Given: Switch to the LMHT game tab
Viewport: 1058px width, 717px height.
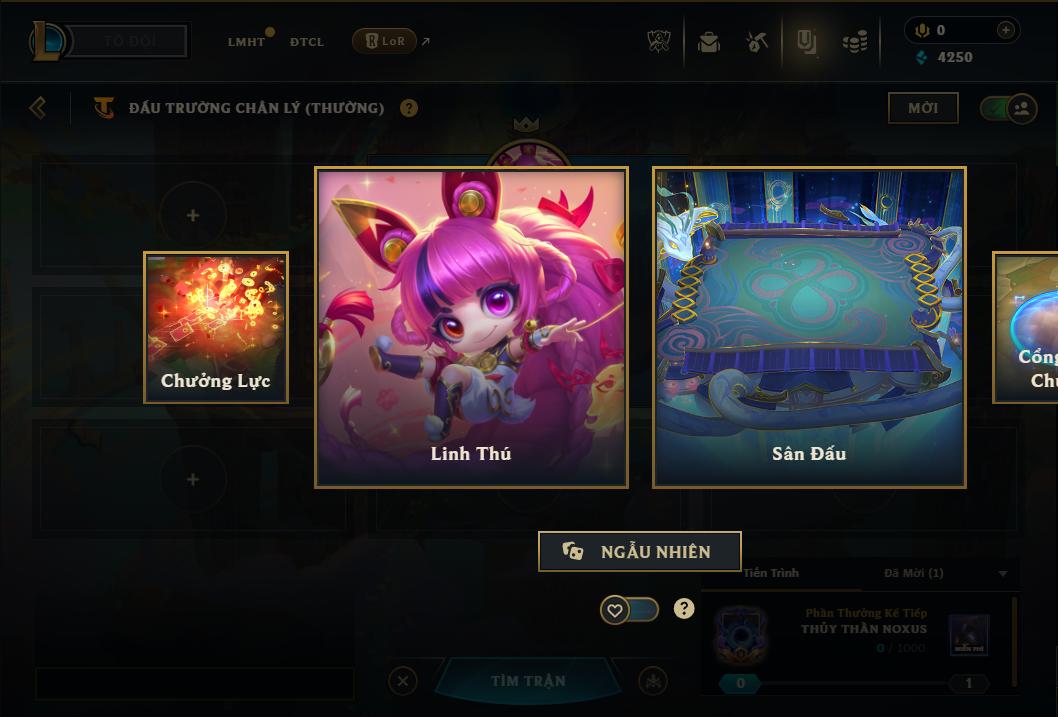Looking at the screenshot, I should pyautogui.click(x=246, y=42).
